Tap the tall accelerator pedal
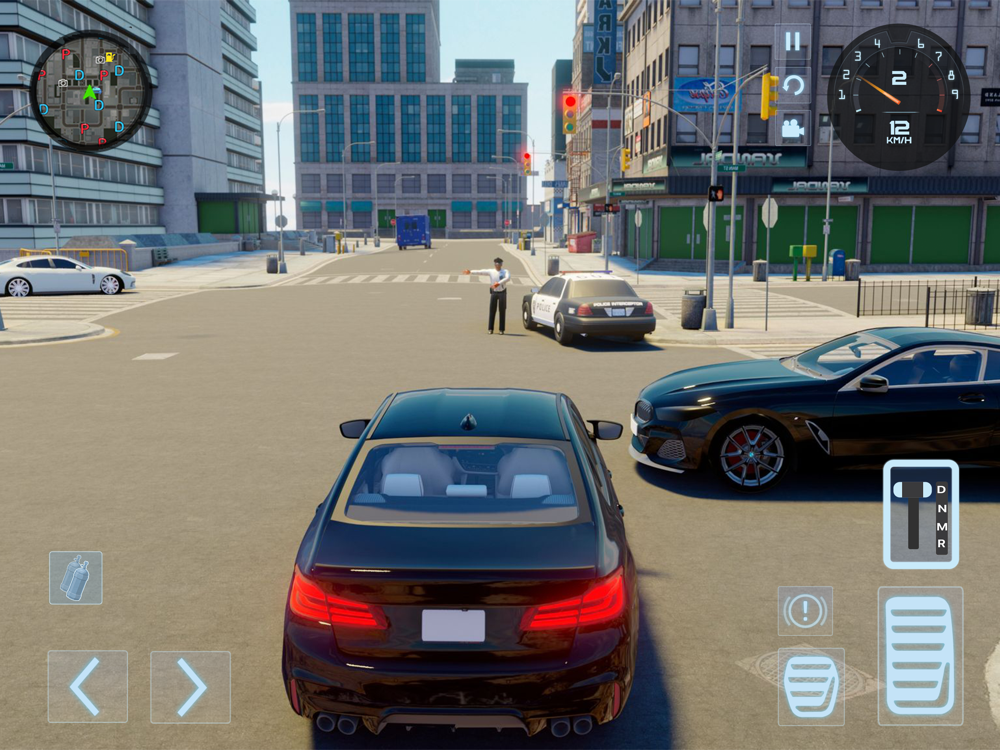1000x750 pixels. coord(920,656)
